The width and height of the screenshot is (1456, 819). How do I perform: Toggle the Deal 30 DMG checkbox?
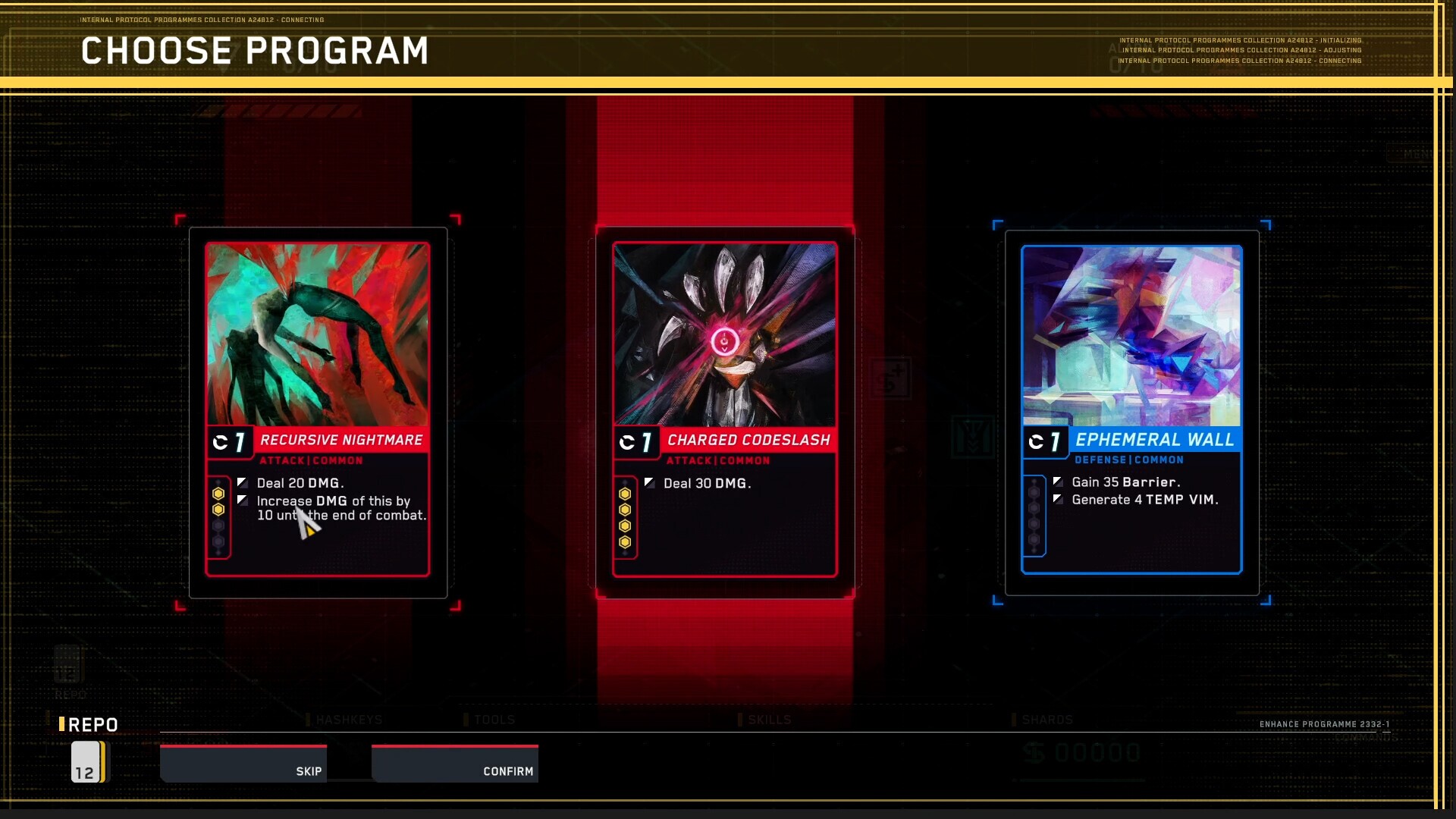(x=650, y=482)
